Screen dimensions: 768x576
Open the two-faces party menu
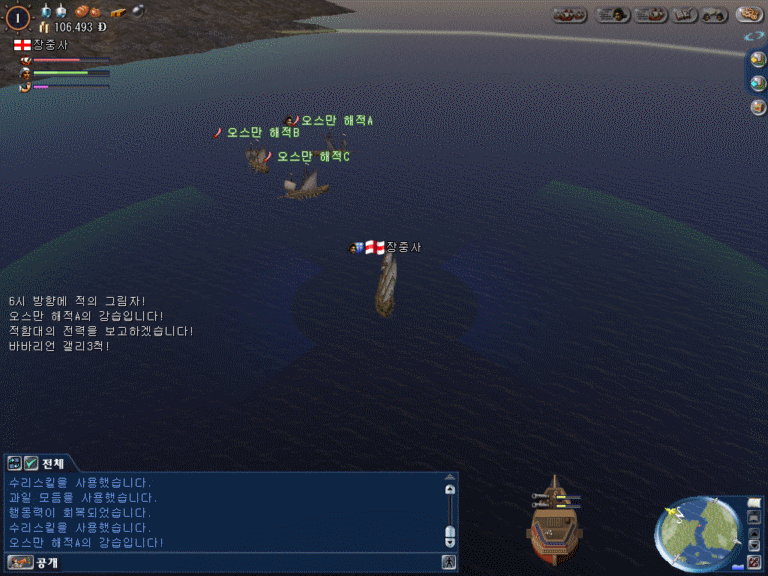[x=714, y=14]
